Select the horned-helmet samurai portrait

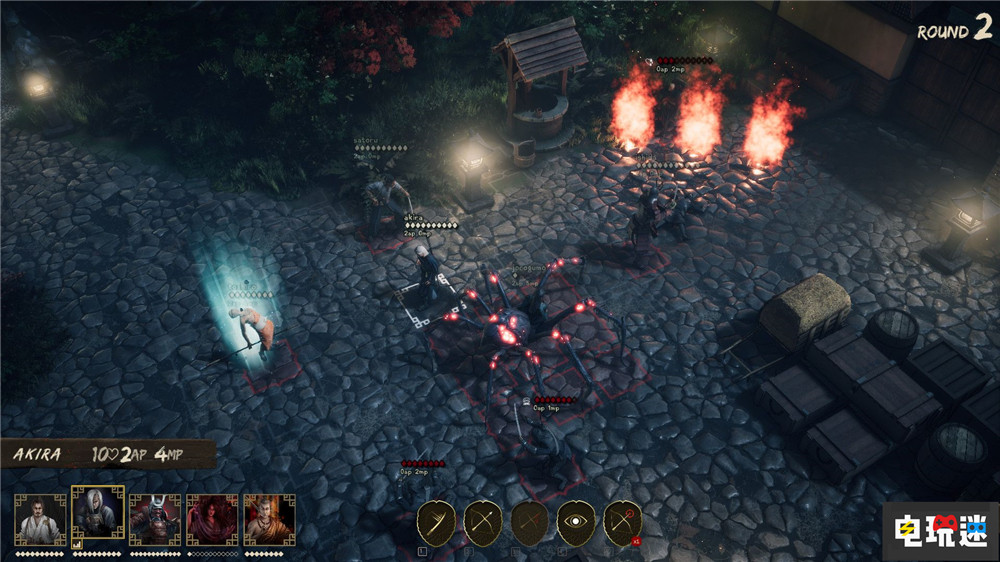pyautogui.click(x=155, y=519)
